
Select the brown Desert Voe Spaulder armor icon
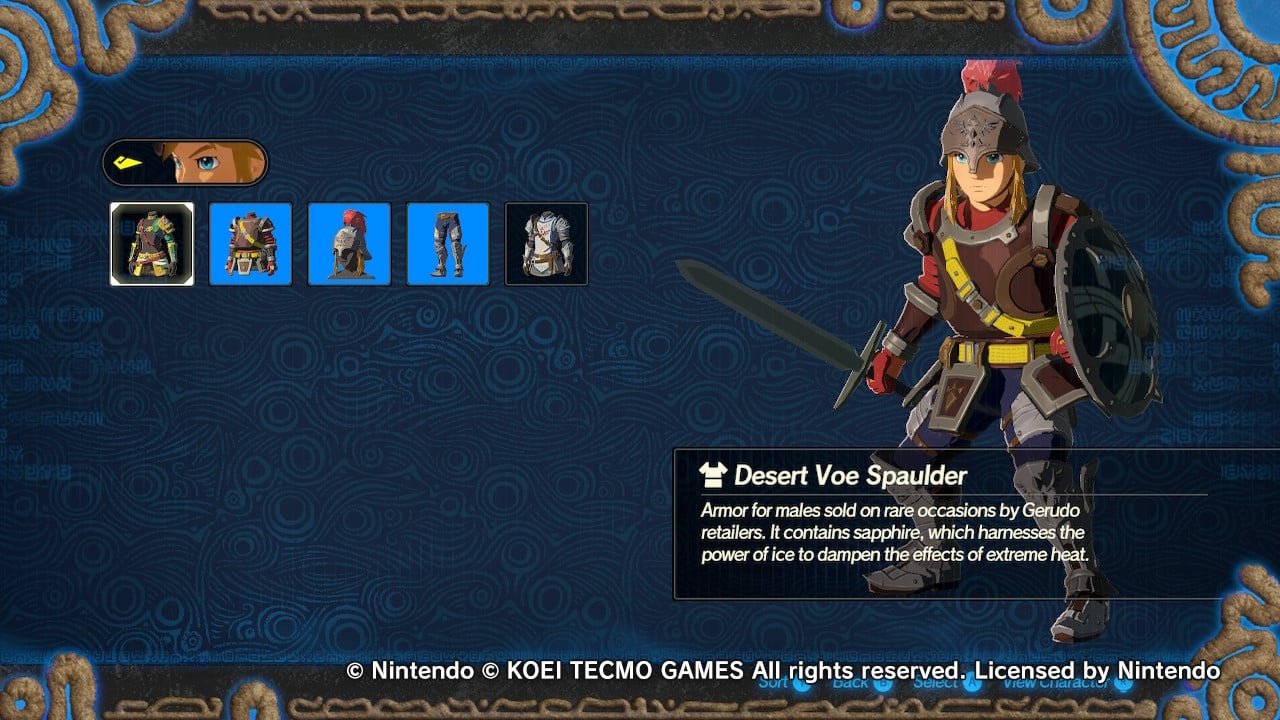[250, 243]
